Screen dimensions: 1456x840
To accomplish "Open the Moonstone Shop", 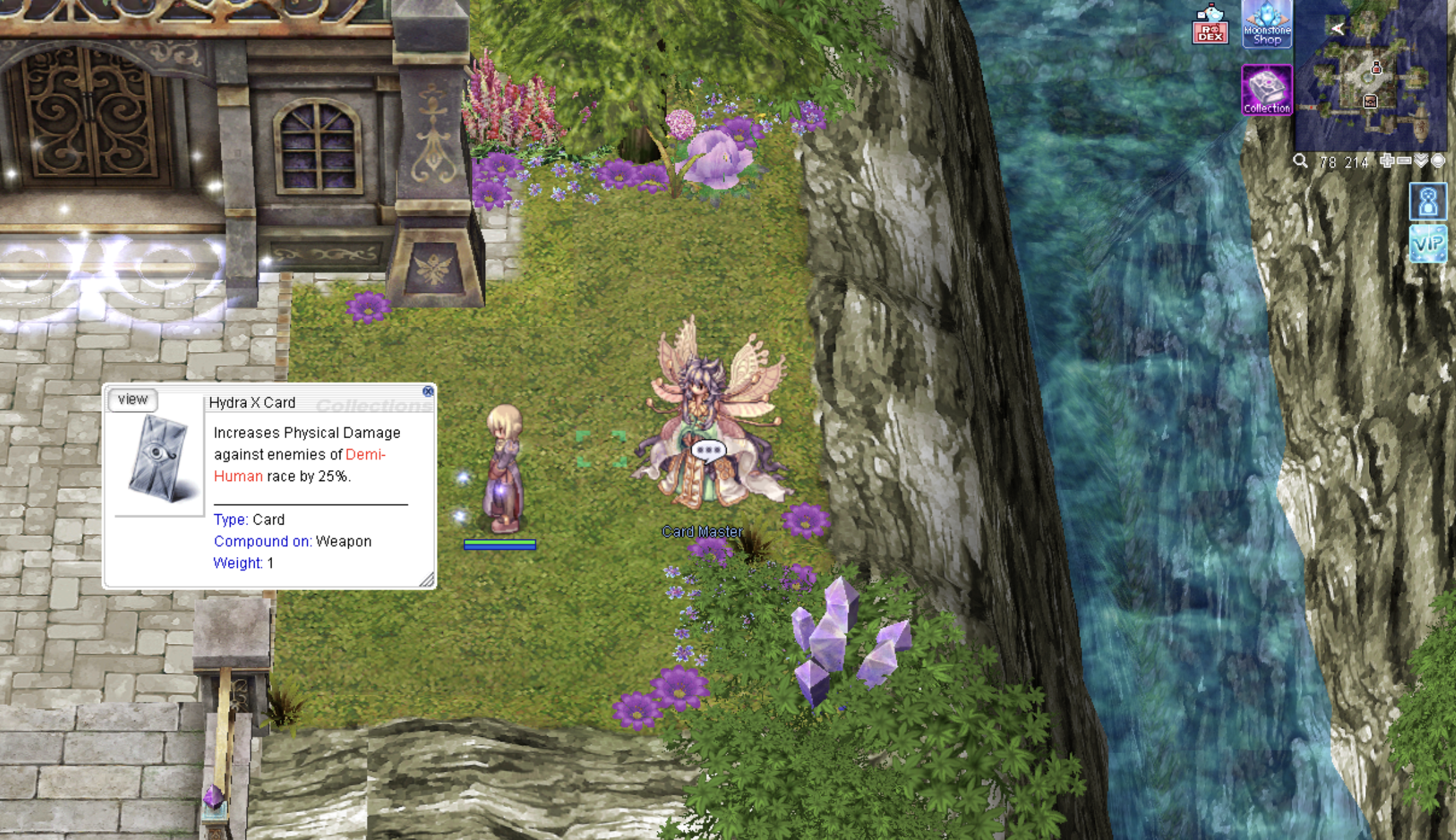I will [x=1266, y=25].
